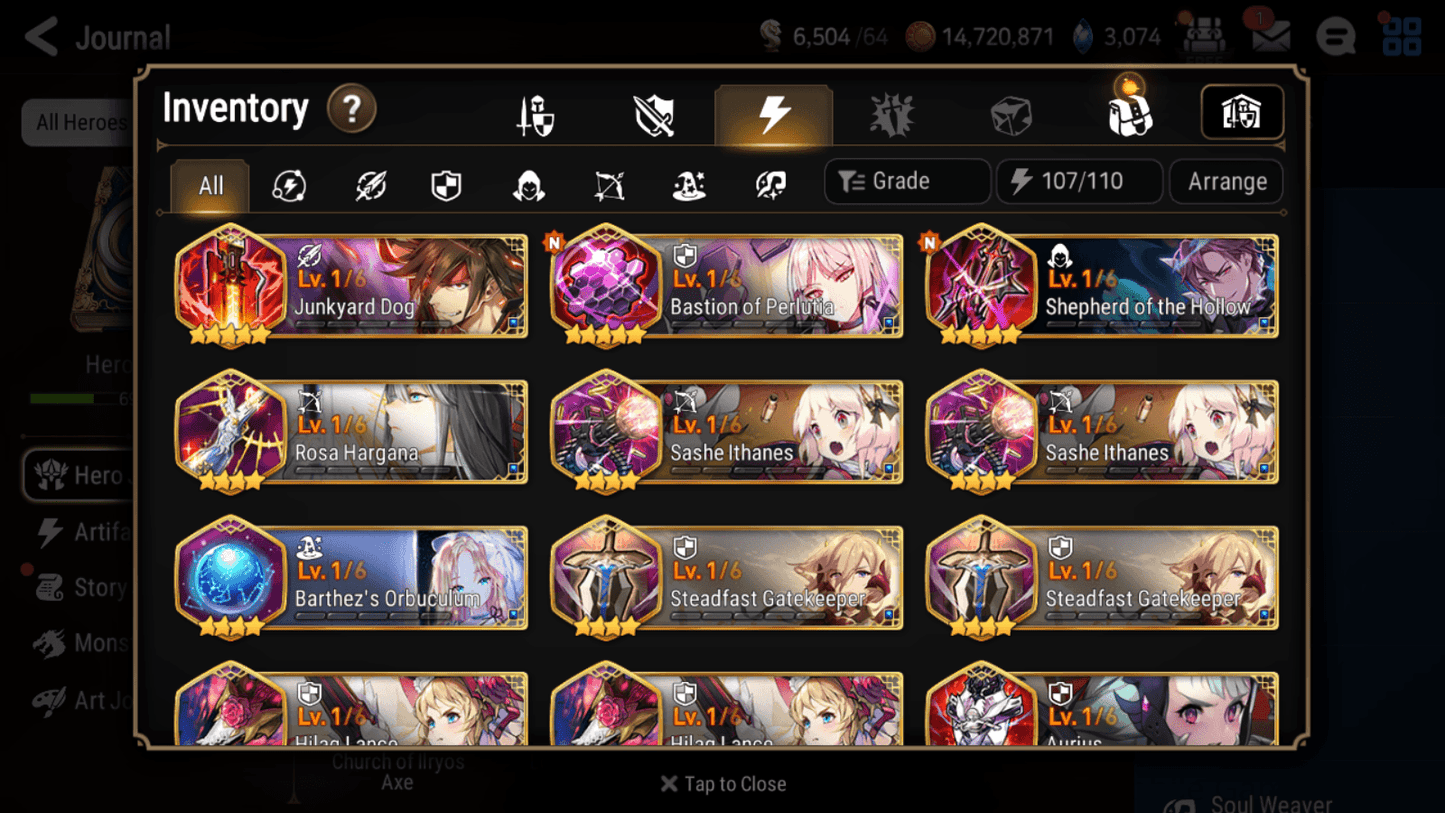This screenshot has height=813, width=1445.
Task: Open the inventory help question mark
Action: point(352,110)
